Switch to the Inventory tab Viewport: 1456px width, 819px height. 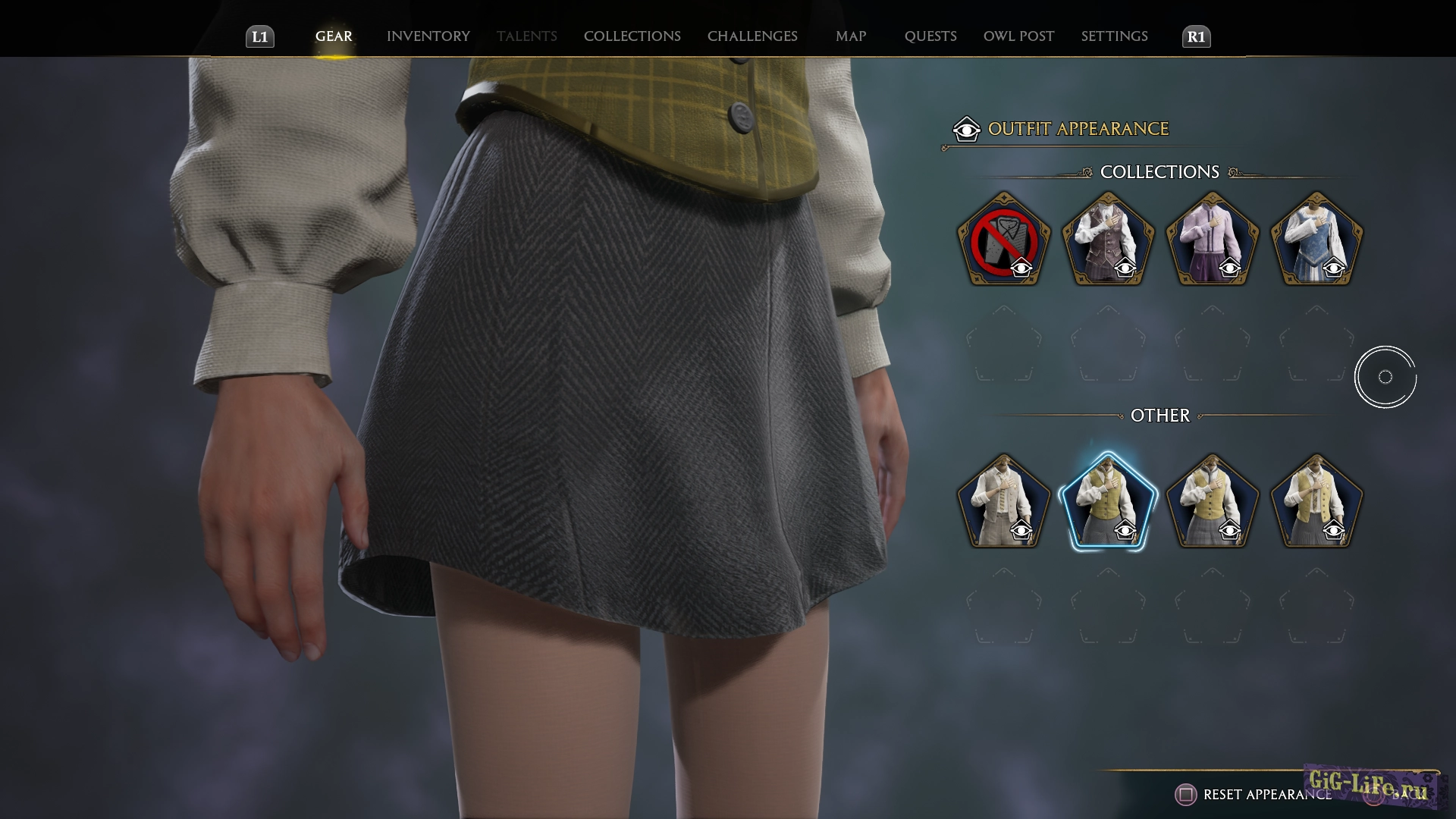point(428,36)
